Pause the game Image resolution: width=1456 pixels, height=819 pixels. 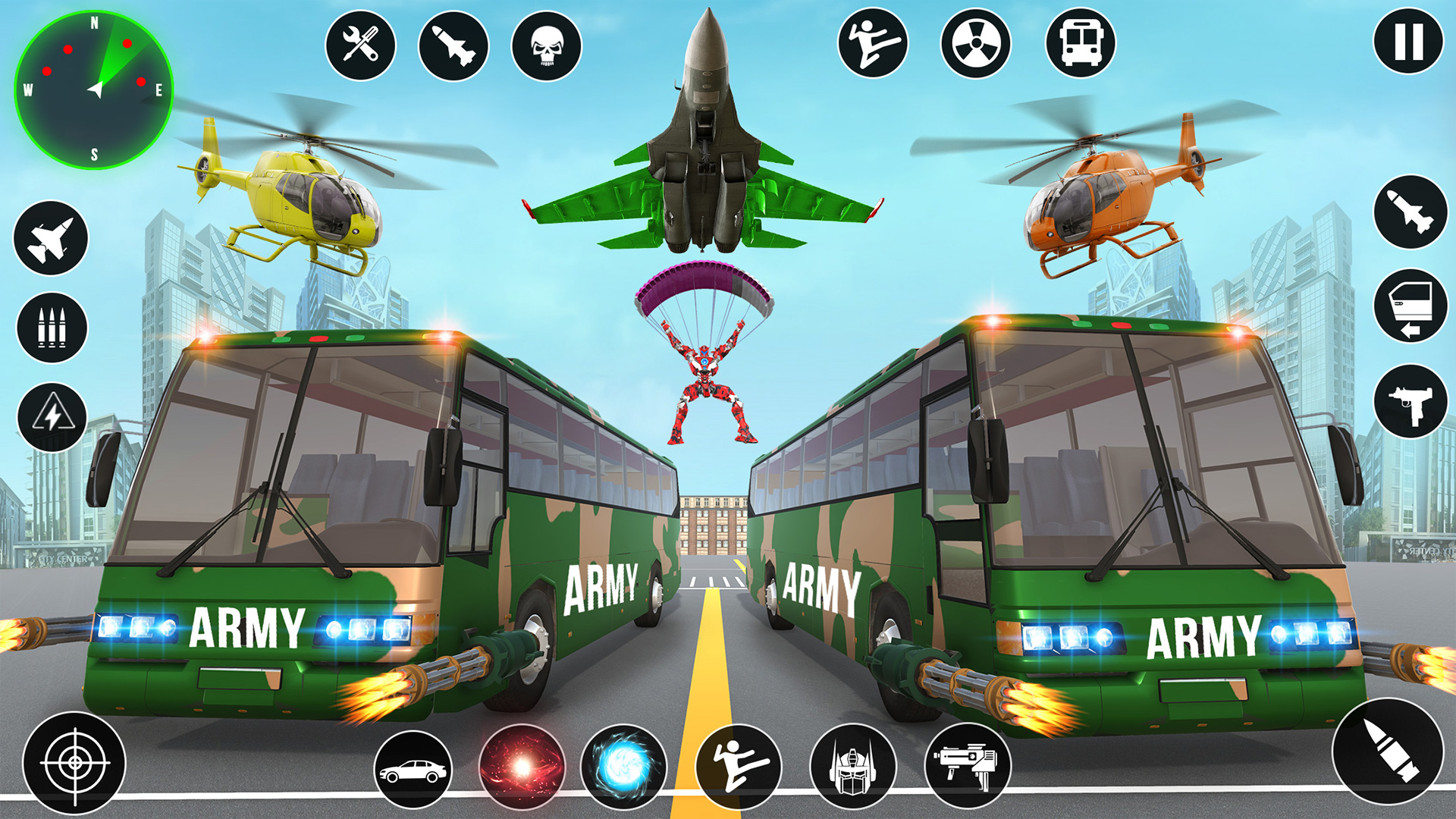(1408, 42)
